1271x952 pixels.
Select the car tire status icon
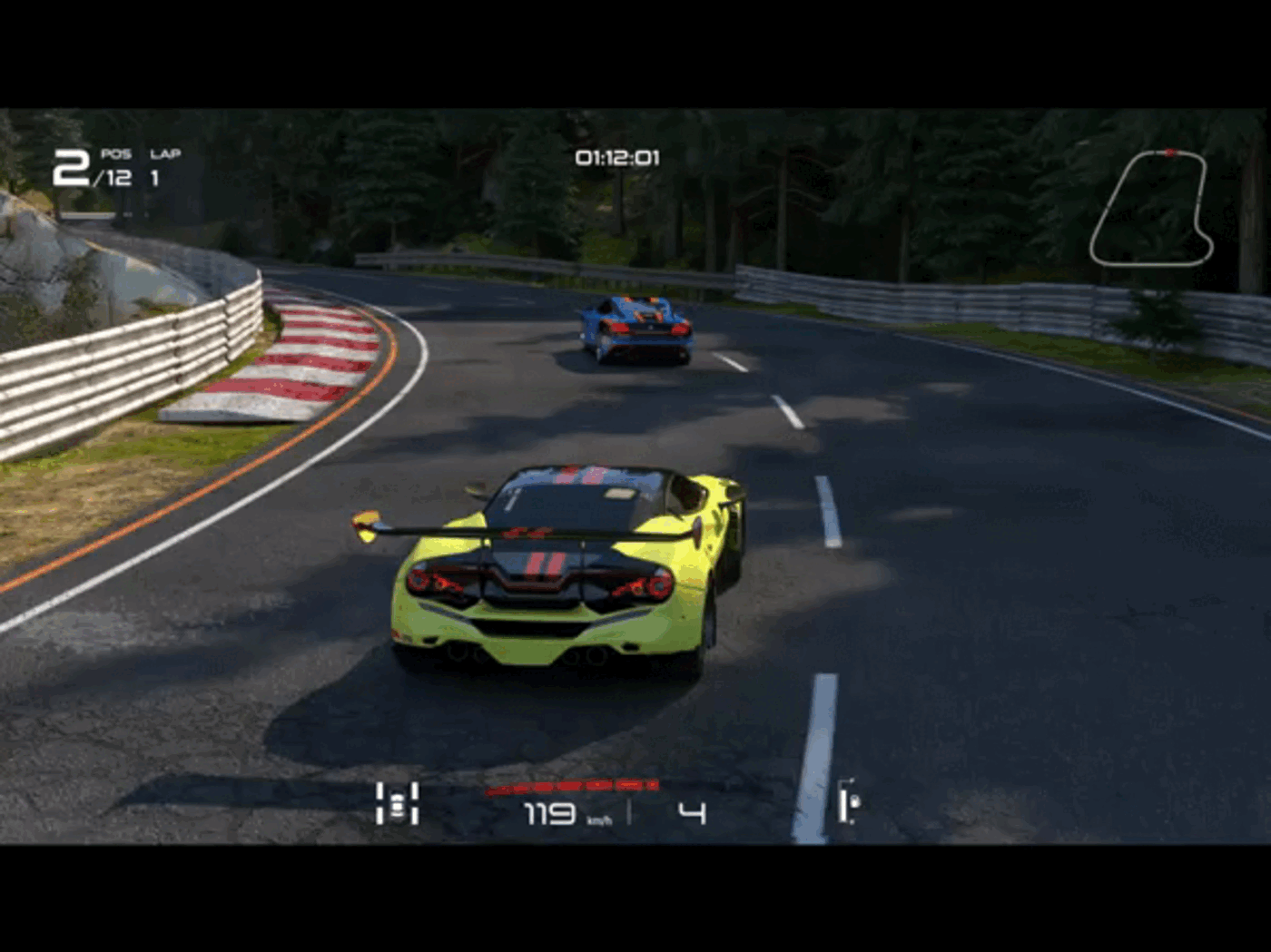[398, 803]
